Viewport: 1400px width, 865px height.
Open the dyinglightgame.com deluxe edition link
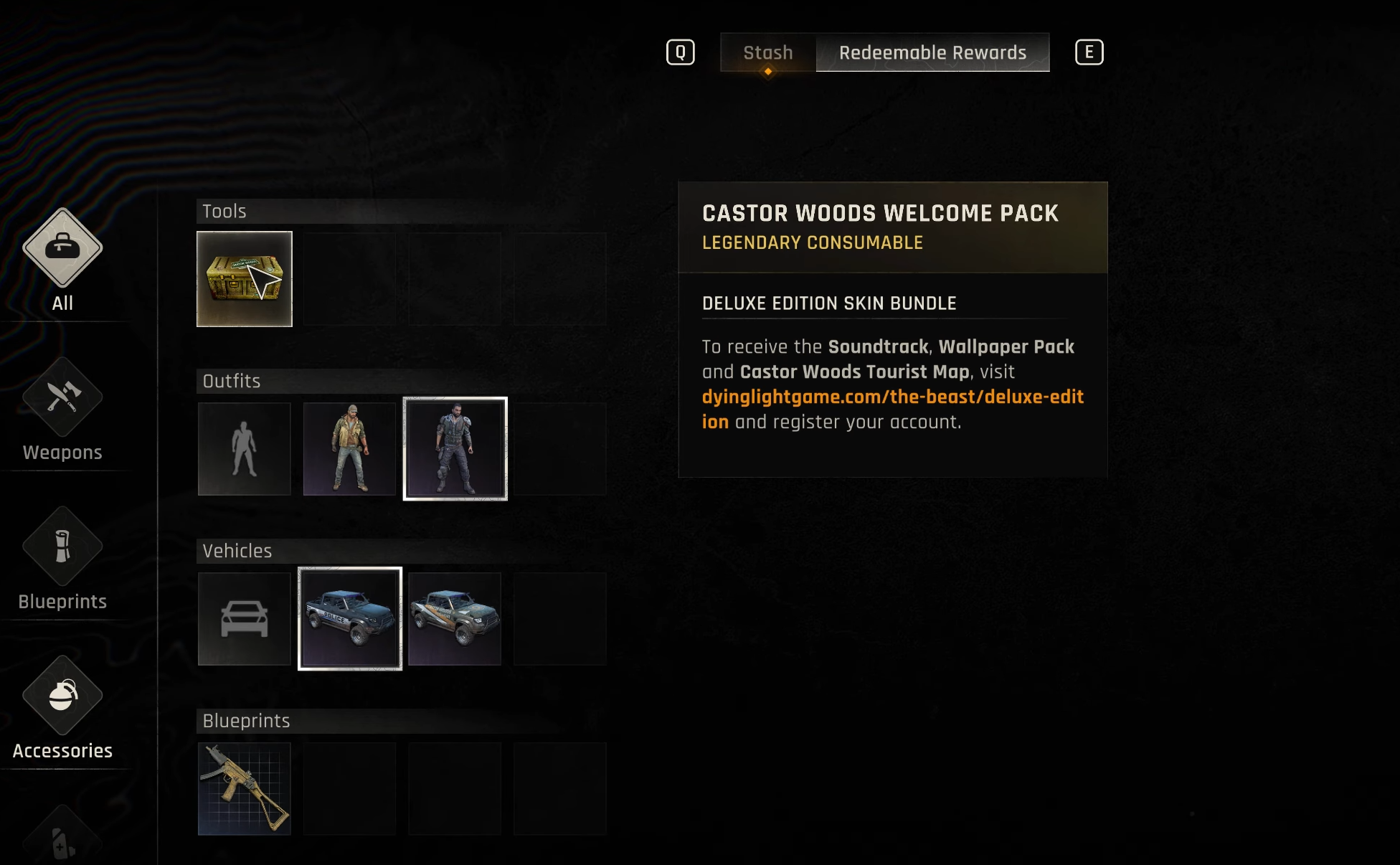[892, 397]
